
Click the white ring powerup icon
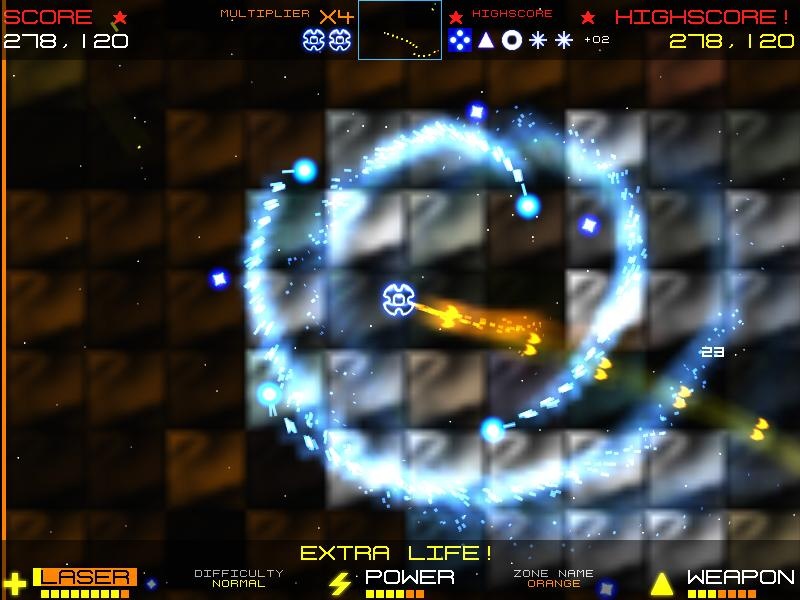click(x=512, y=40)
